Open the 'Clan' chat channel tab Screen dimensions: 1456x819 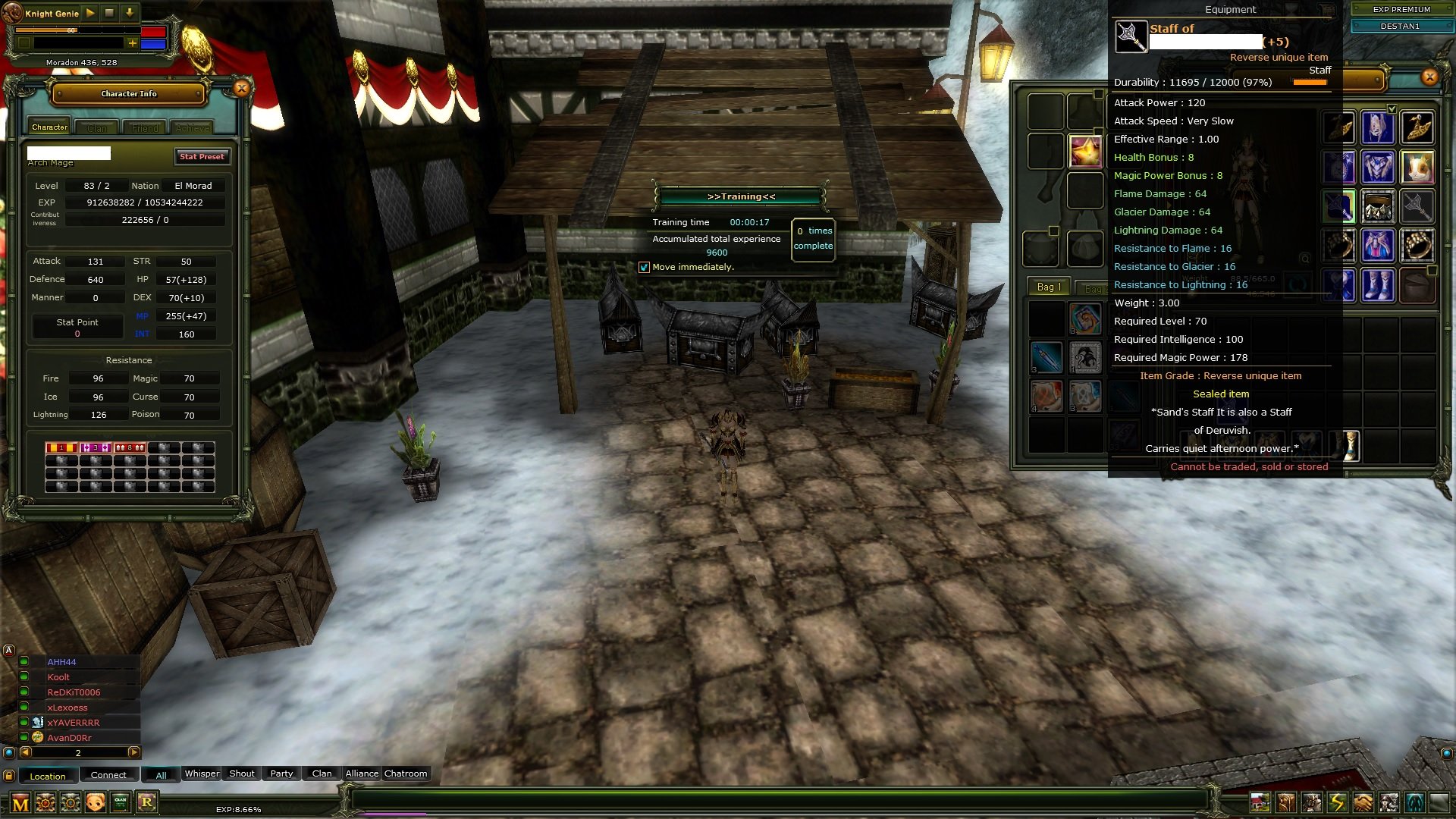tap(321, 773)
